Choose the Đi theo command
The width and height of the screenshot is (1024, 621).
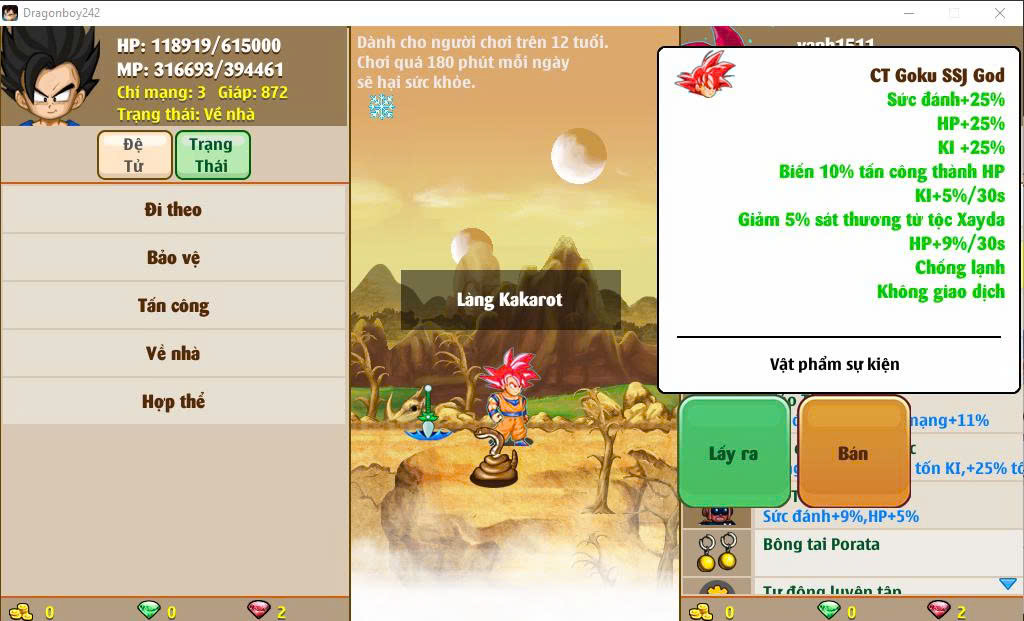[173, 210]
